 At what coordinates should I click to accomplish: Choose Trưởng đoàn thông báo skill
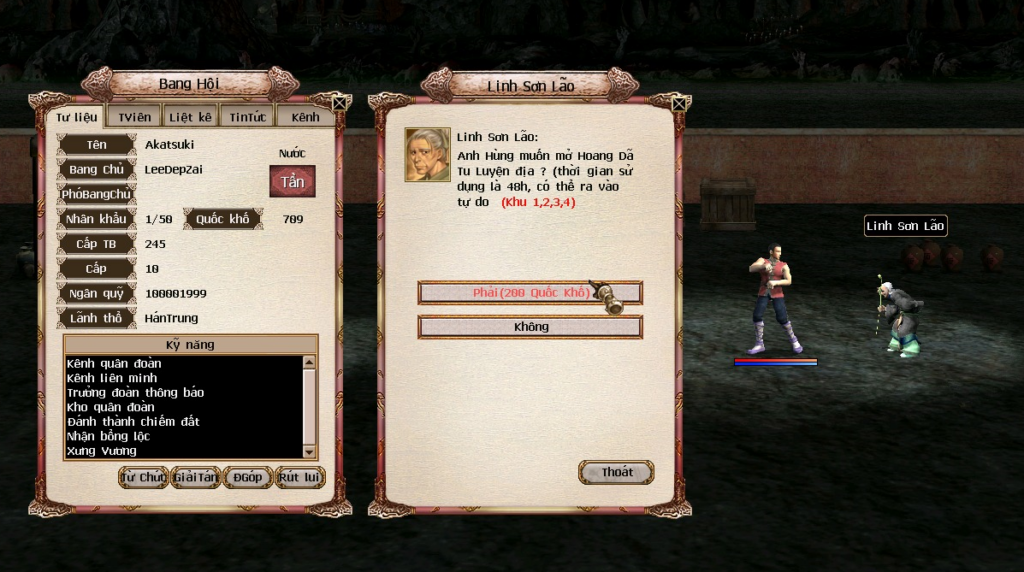[135, 393]
